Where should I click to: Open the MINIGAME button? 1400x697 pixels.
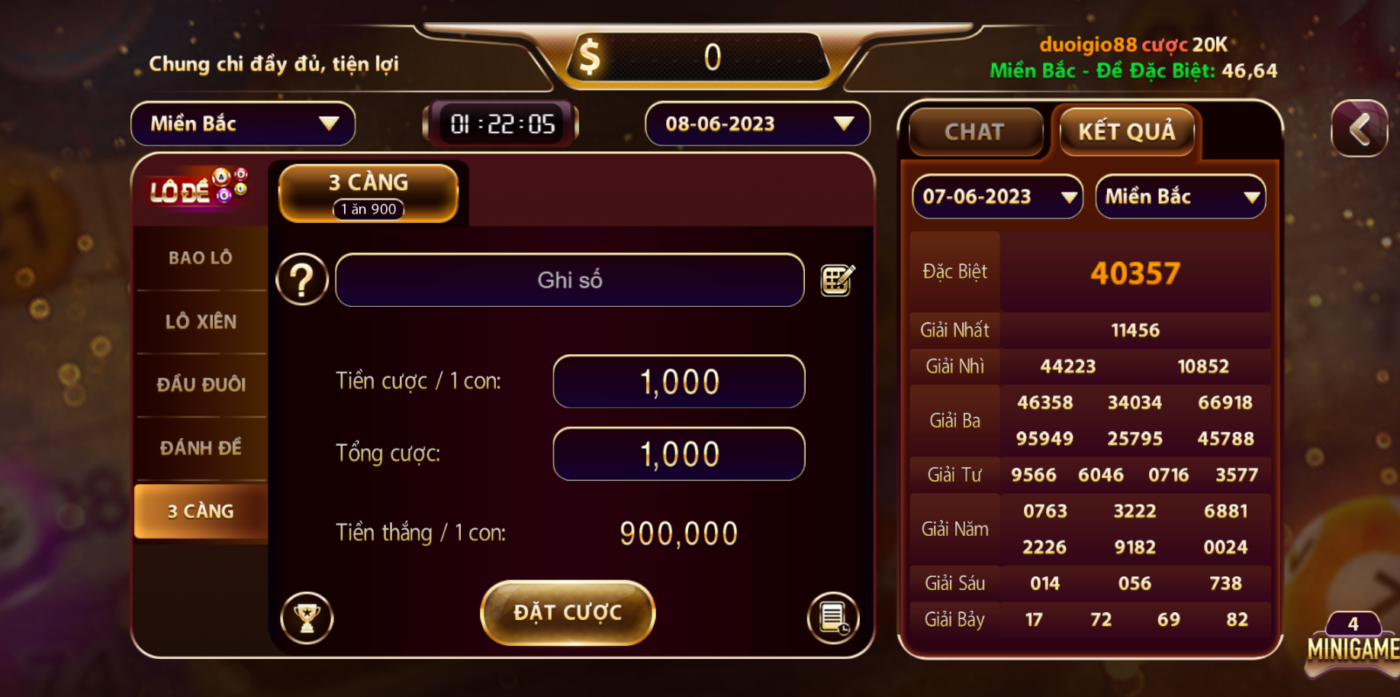click(1353, 643)
